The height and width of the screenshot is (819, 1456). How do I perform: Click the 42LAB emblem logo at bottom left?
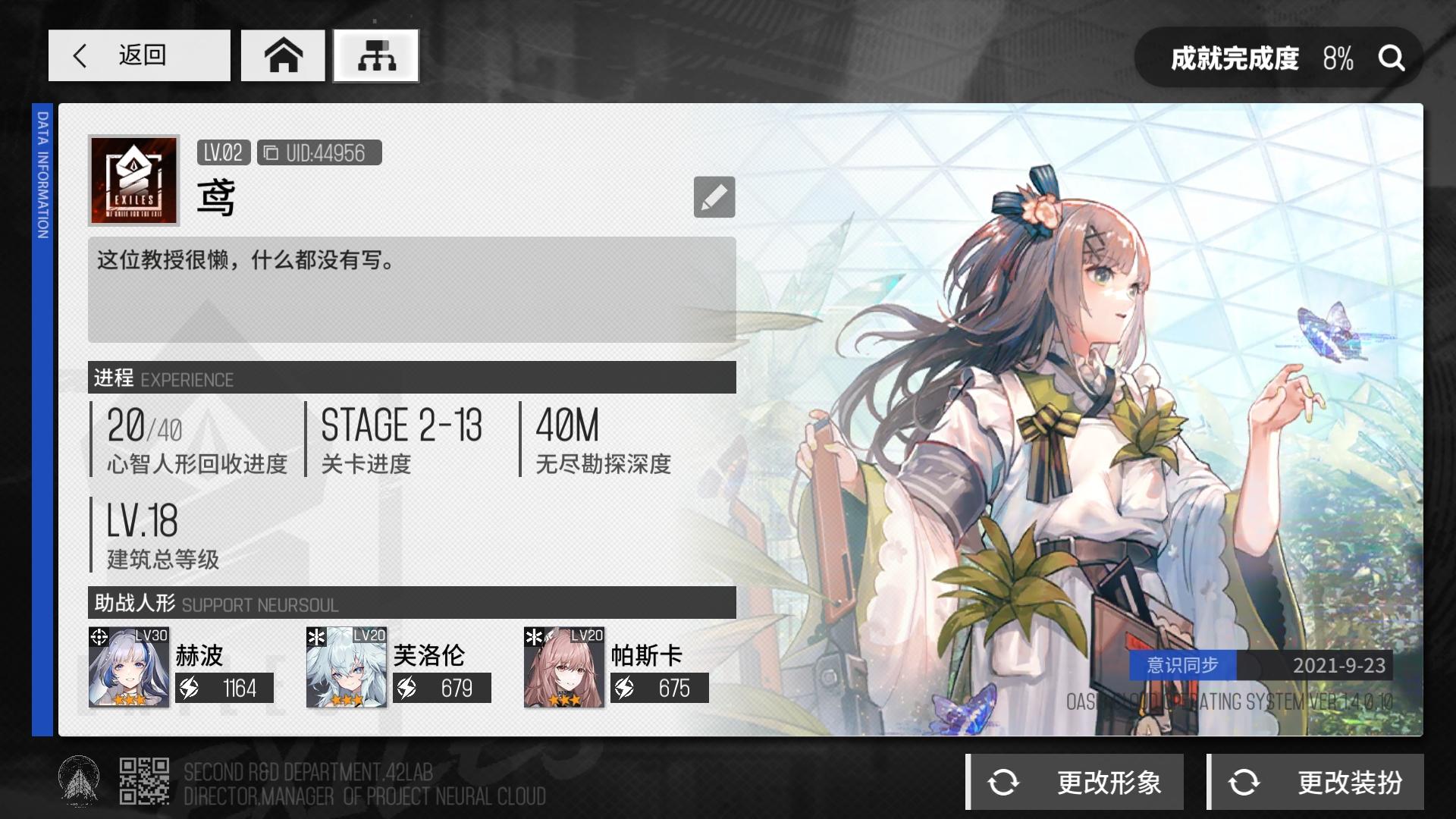pyautogui.click(x=78, y=780)
